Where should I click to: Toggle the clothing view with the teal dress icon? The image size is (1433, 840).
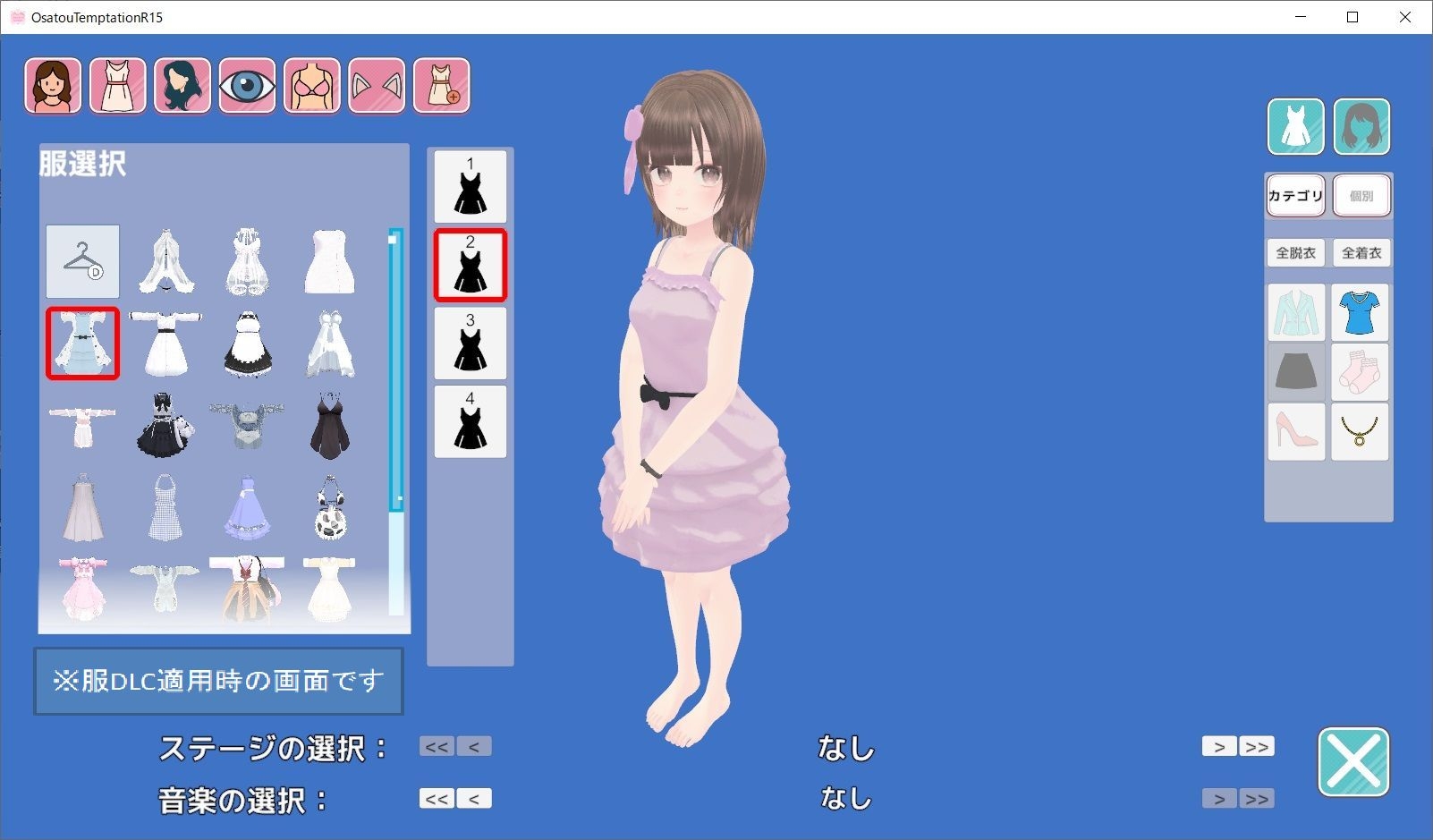tap(1295, 127)
